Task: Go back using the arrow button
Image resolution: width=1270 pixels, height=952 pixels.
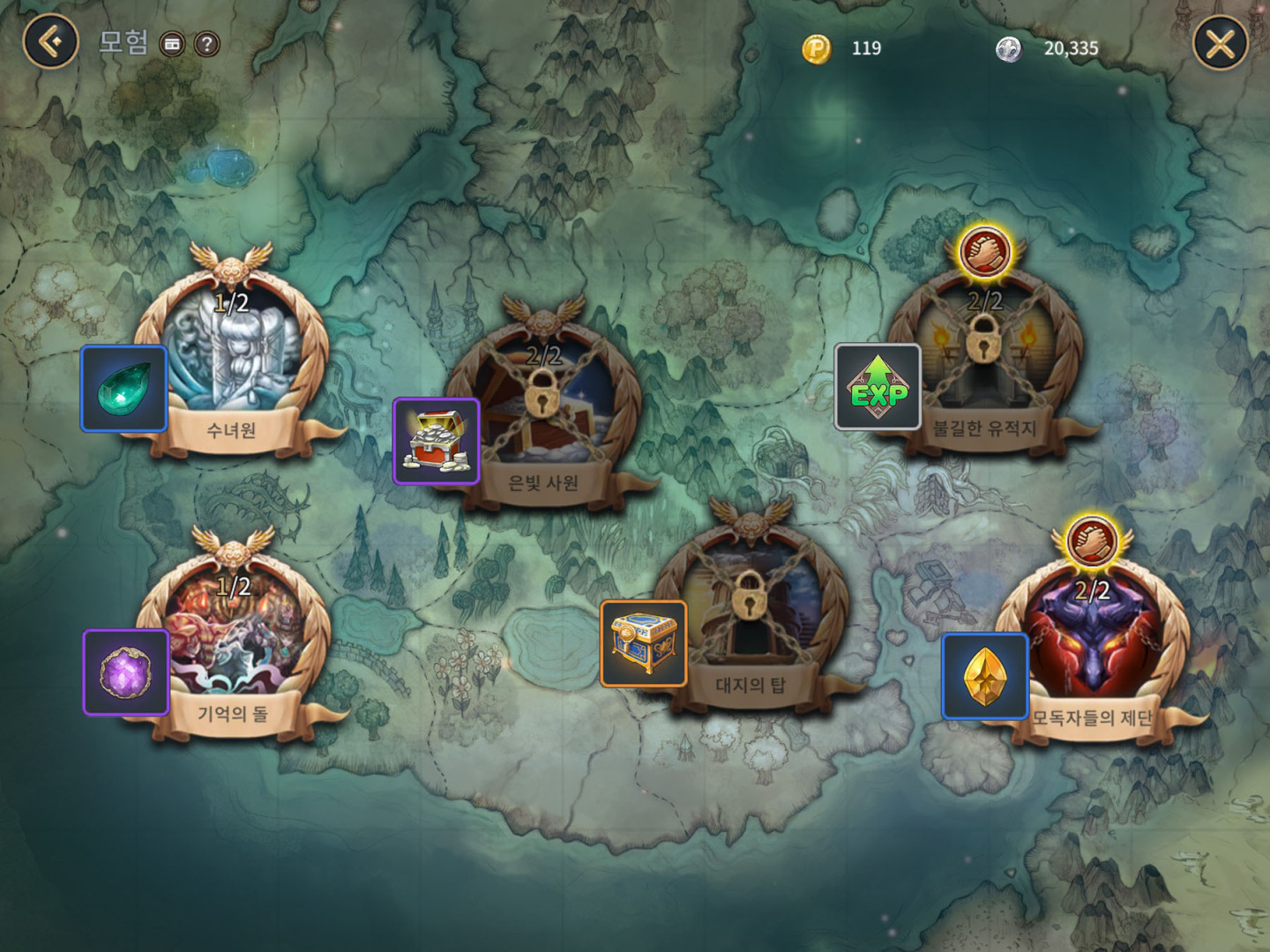Action: (x=51, y=41)
